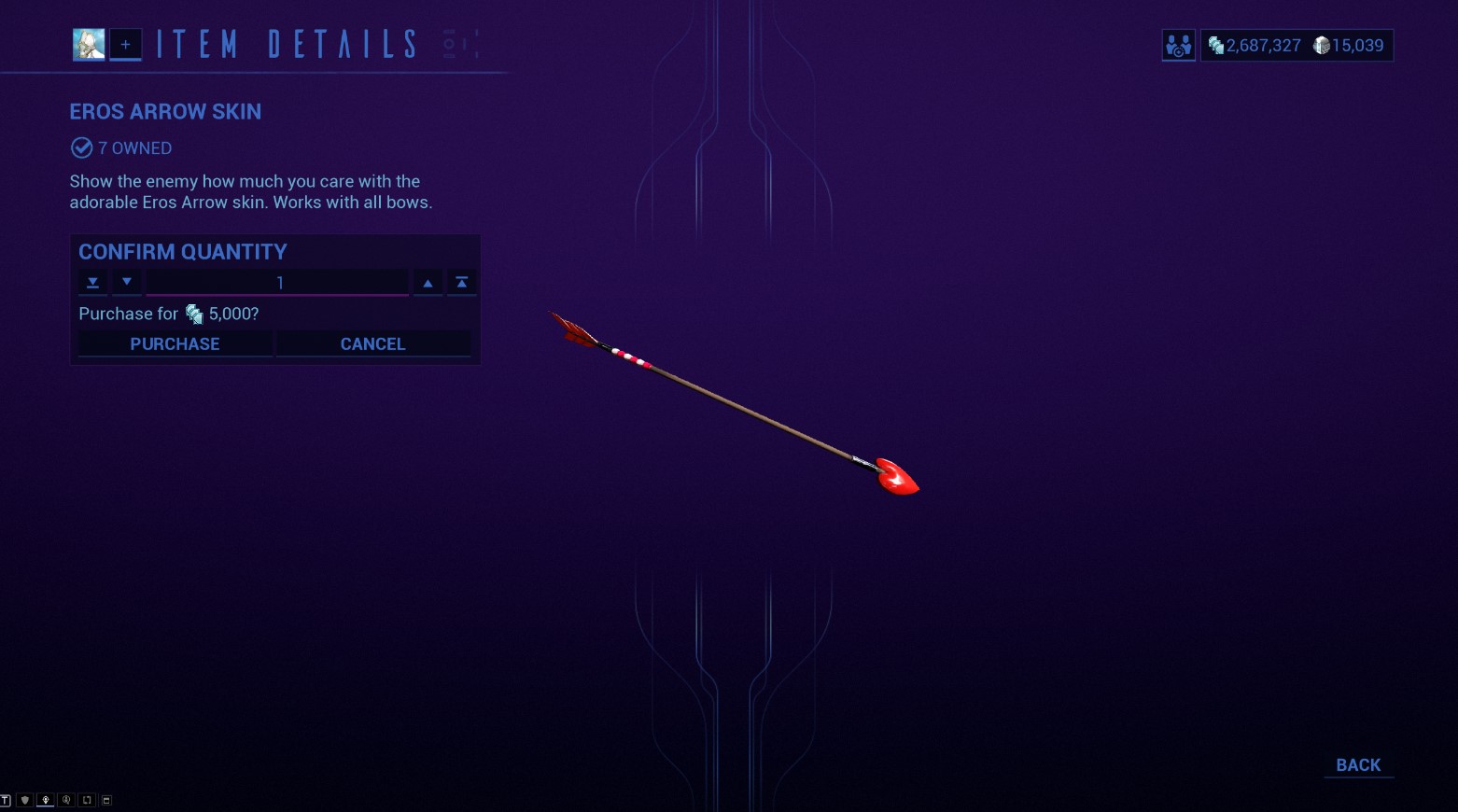Click the text chat icon in bottom toolbar

[x=6, y=799]
